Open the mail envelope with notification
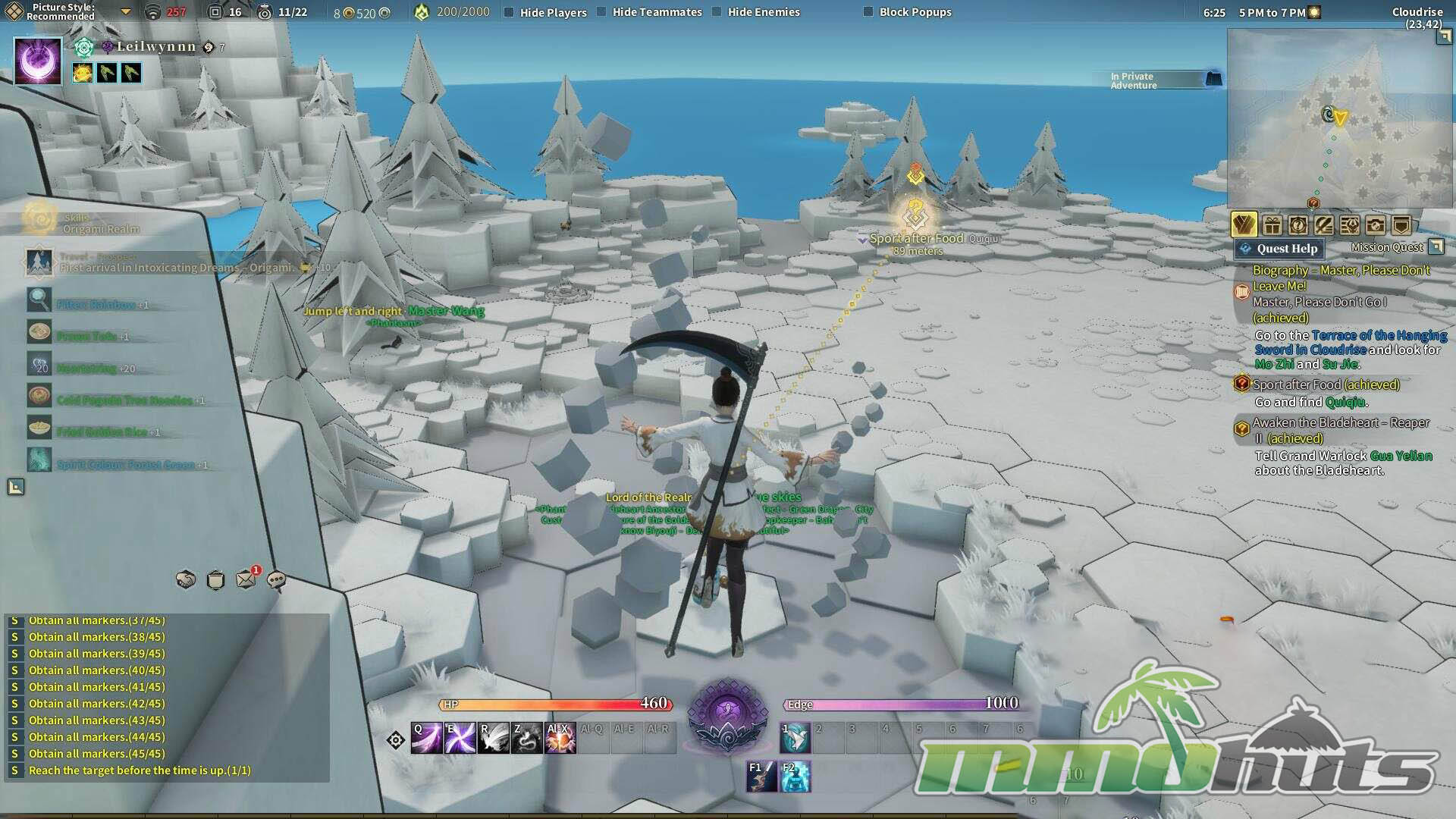 pos(246,580)
